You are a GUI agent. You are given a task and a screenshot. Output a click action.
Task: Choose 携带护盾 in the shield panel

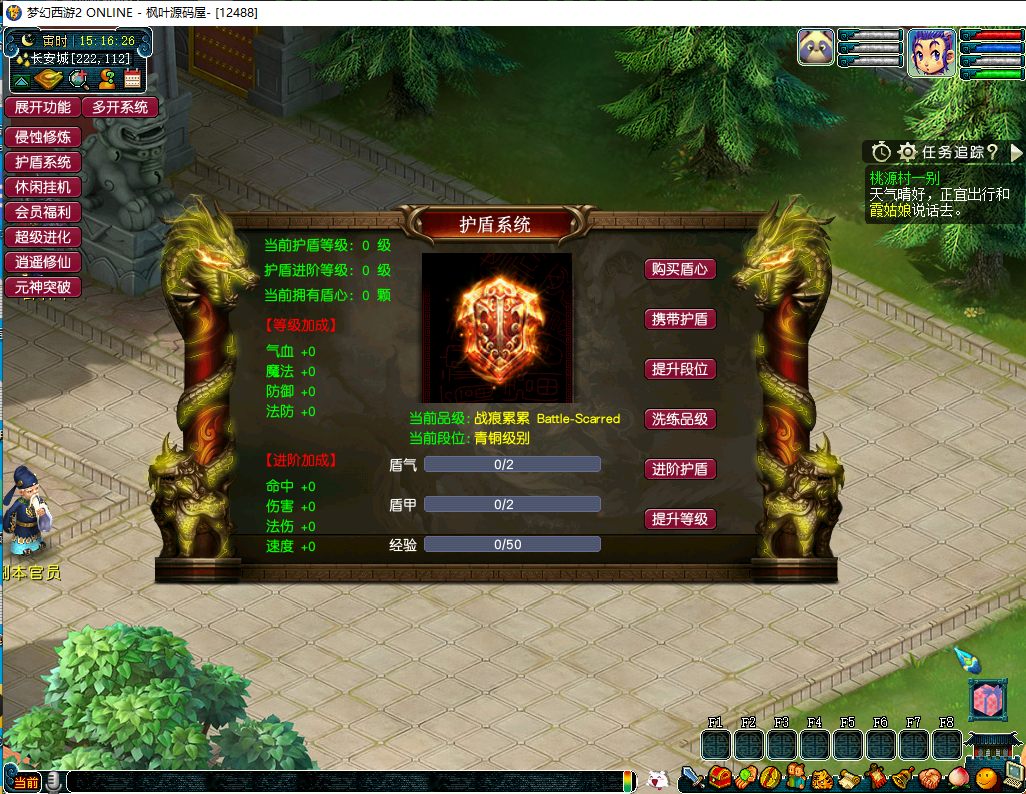(680, 319)
